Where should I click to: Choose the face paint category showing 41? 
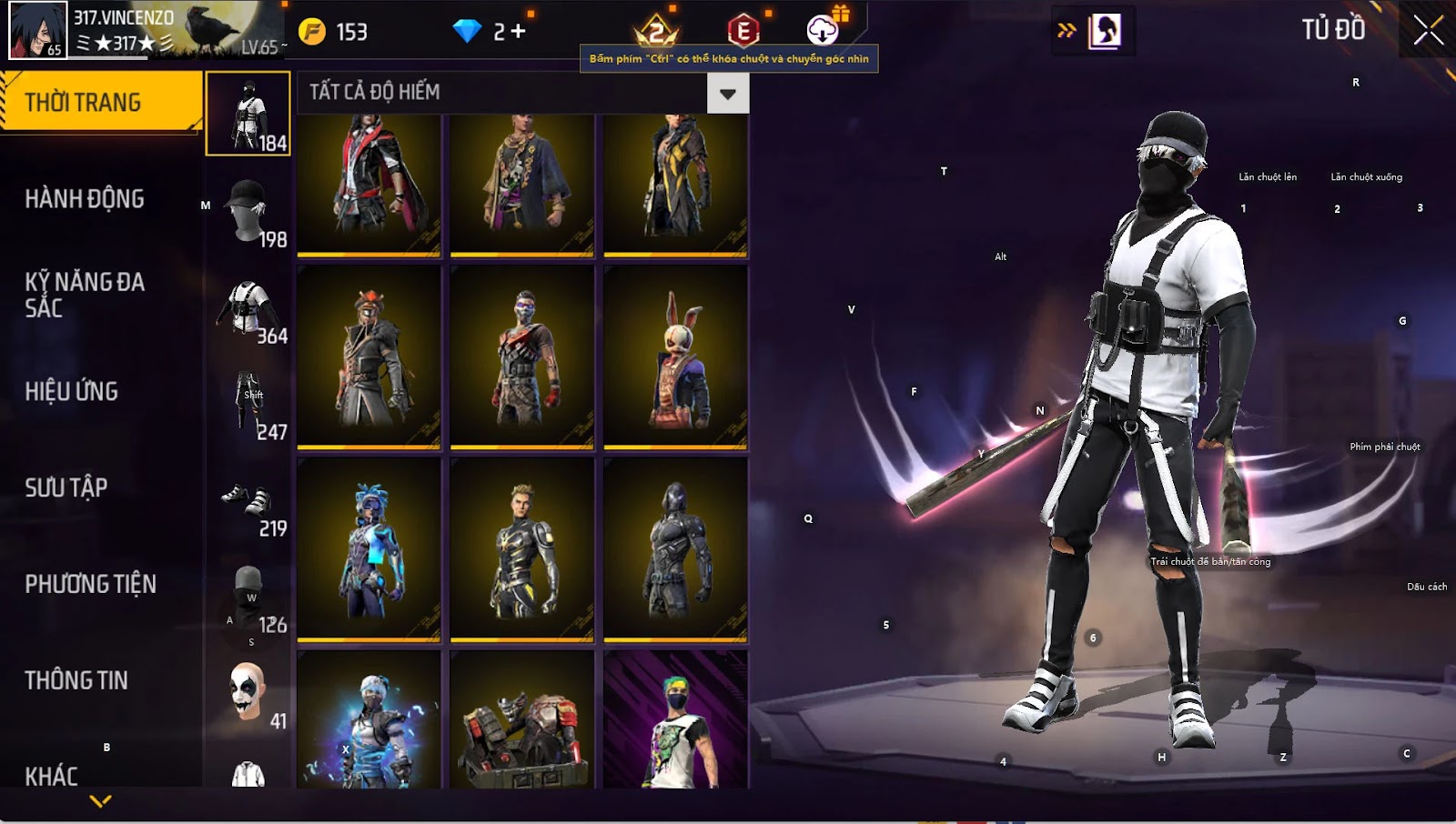(248, 693)
